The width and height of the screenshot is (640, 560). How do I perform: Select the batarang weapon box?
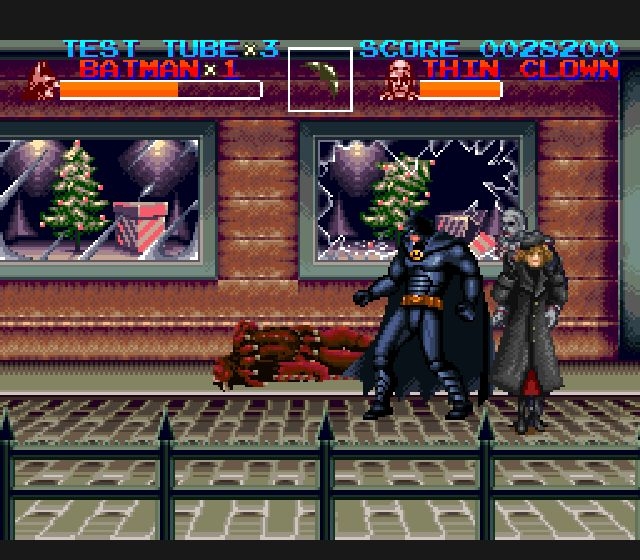coord(320,80)
